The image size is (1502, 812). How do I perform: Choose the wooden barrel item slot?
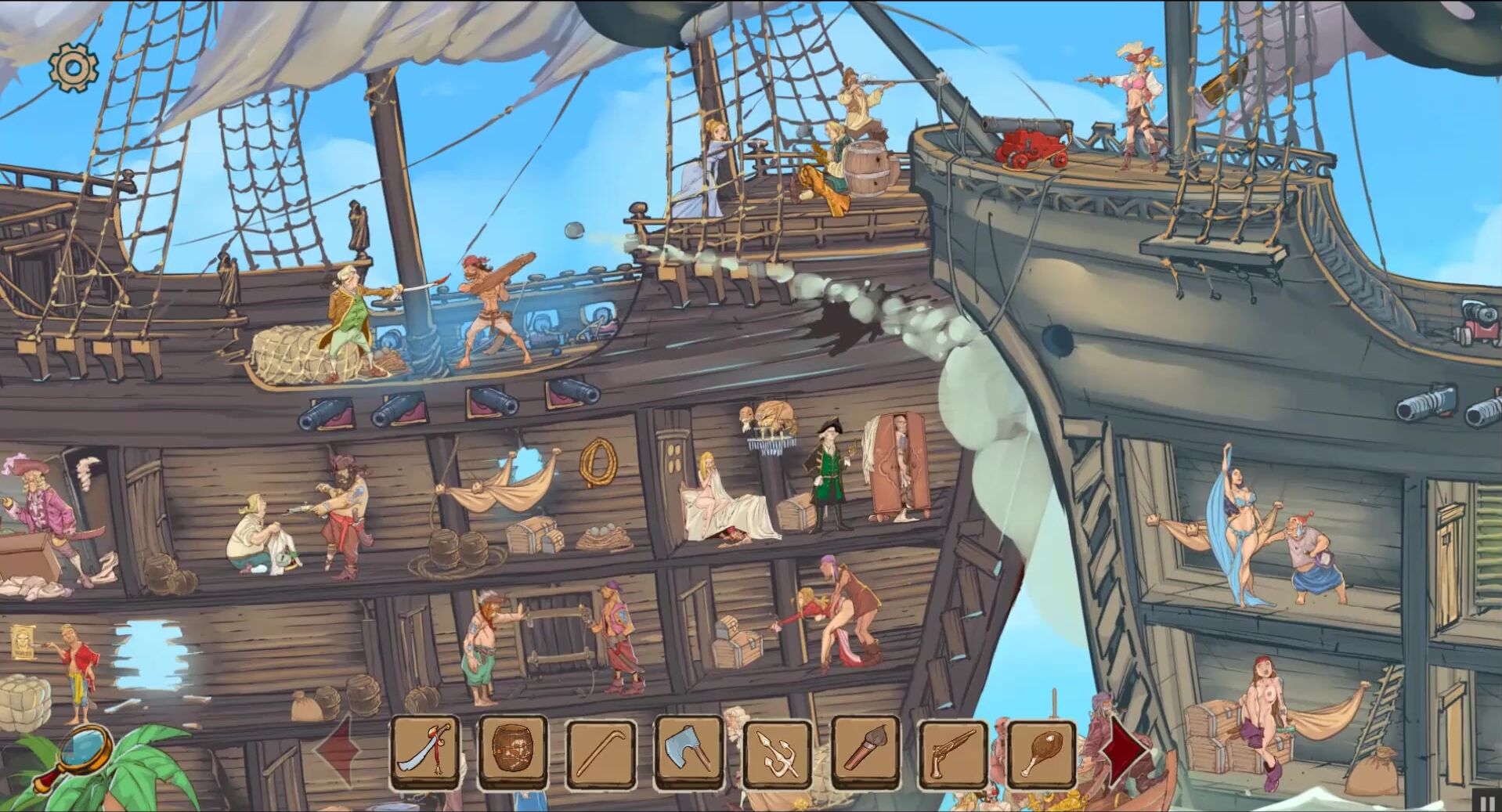(512, 751)
